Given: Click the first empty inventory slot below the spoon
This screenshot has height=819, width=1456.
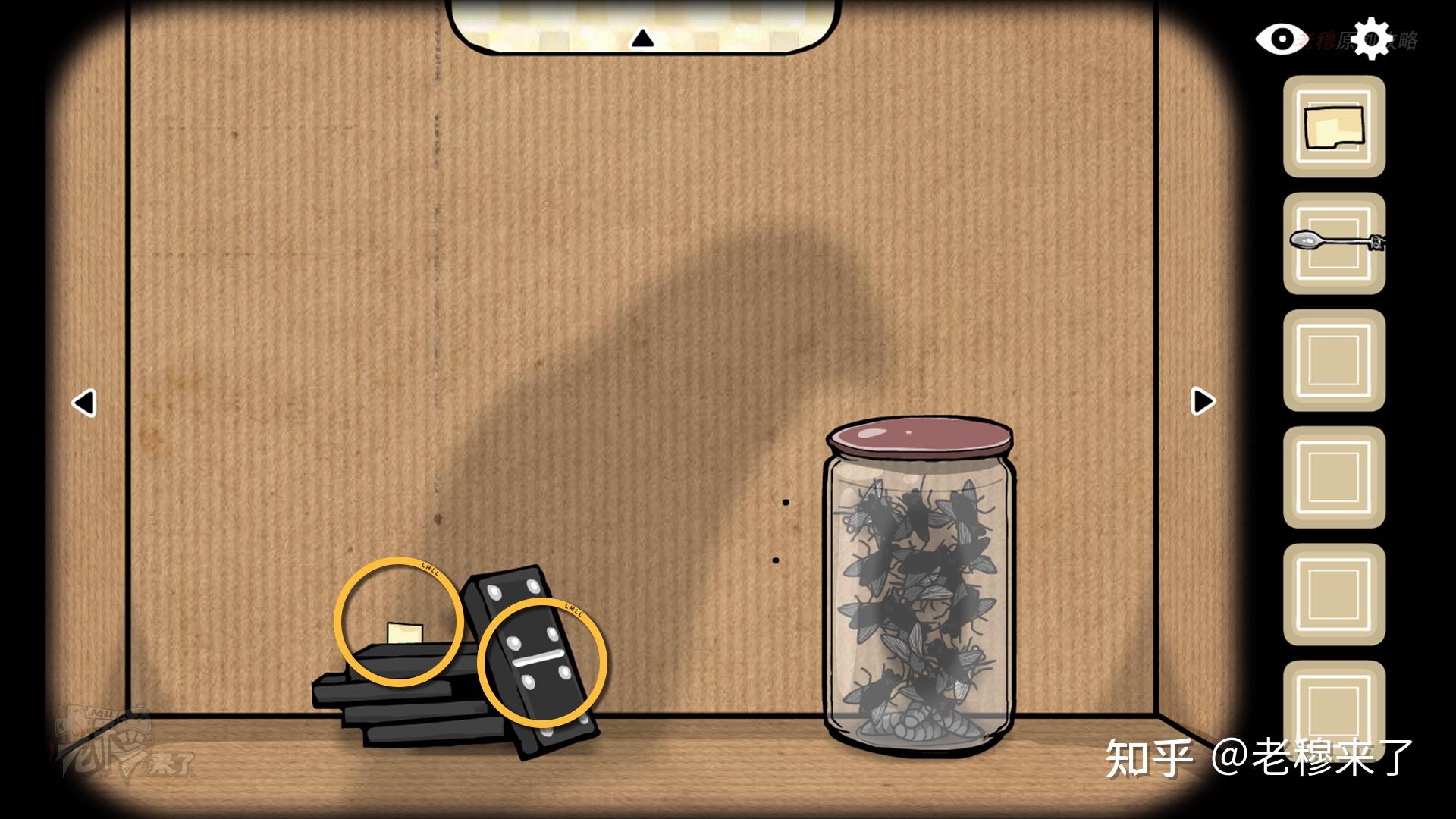Looking at the screenshot, I should pyautogui.click(x=1332, y=353).
